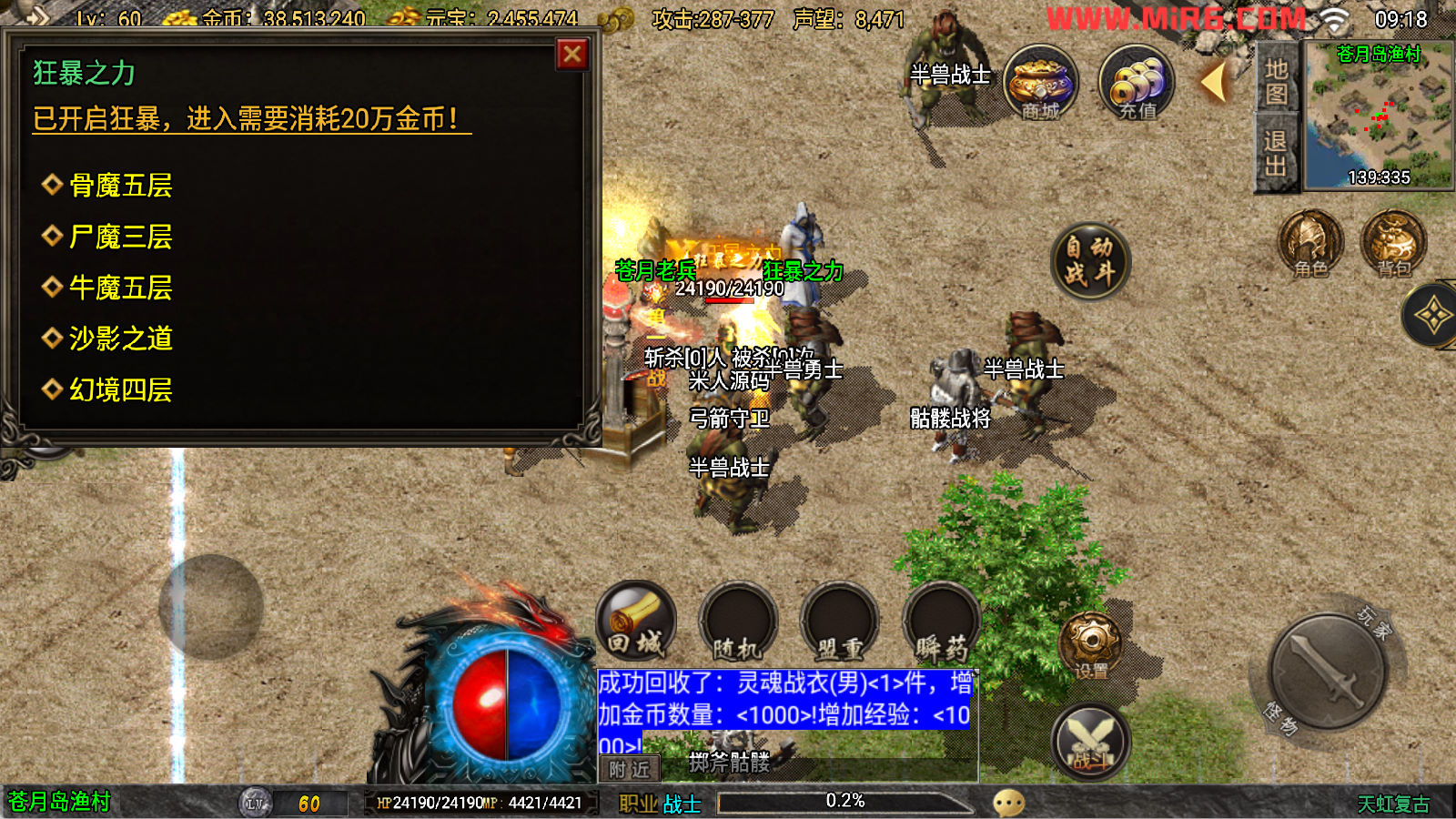Select the 幻境四层 entry

click(x=120, y=389)
